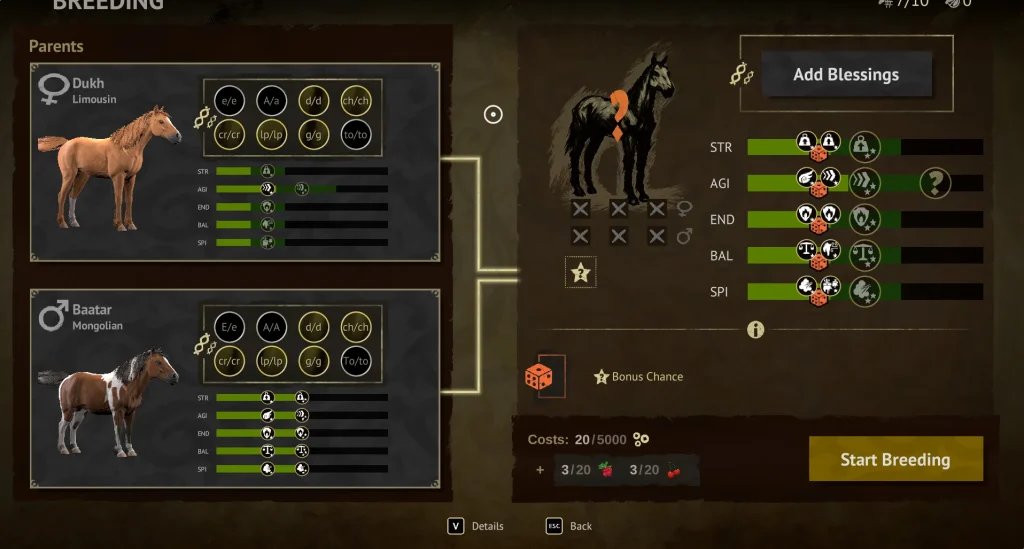Open the info icon below stats

(755, 329)
